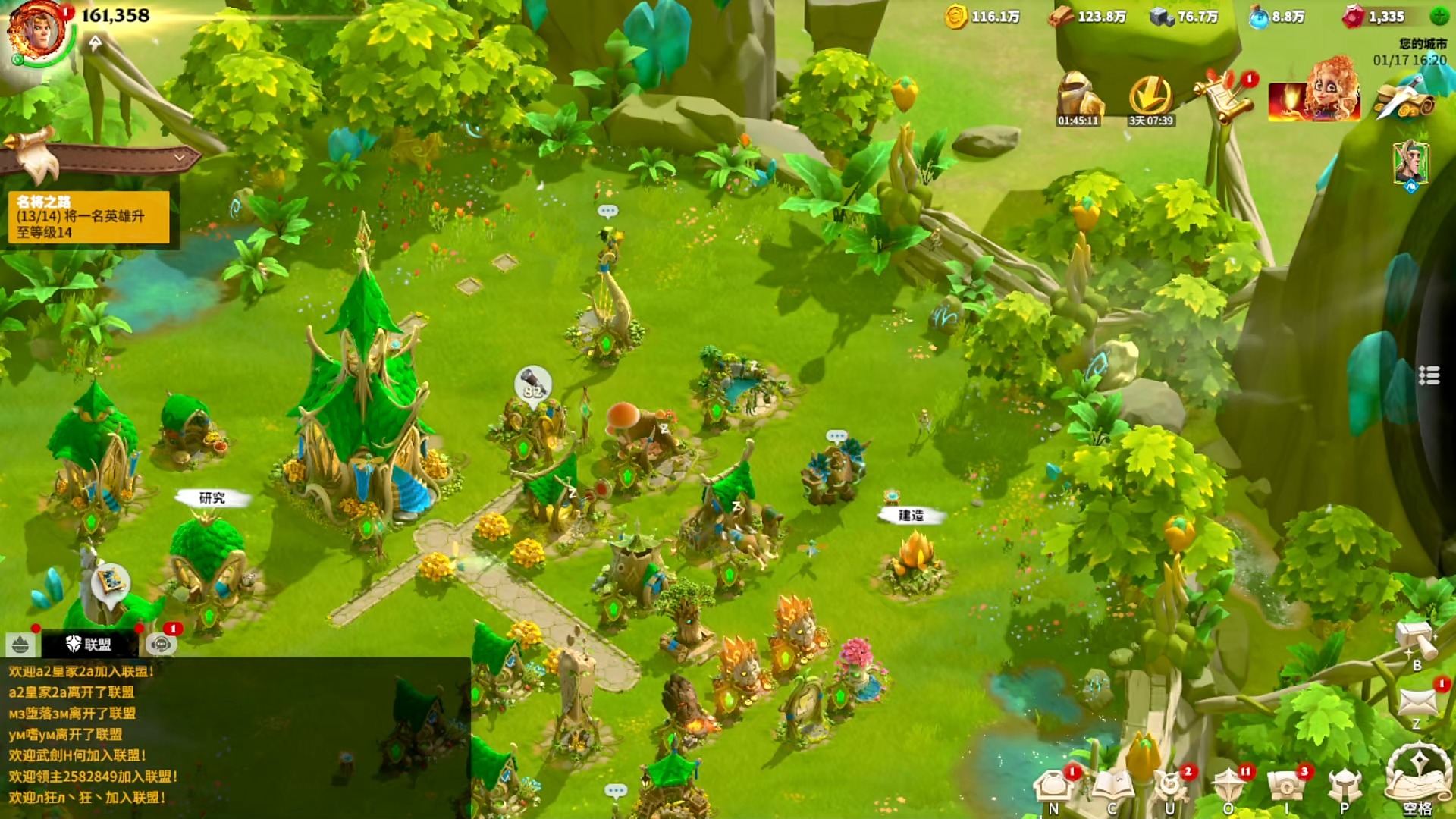This screenshot has height=819, width=1456.
Task: Open the mail envelope inbox
Action: click(x=1417, y=701)
